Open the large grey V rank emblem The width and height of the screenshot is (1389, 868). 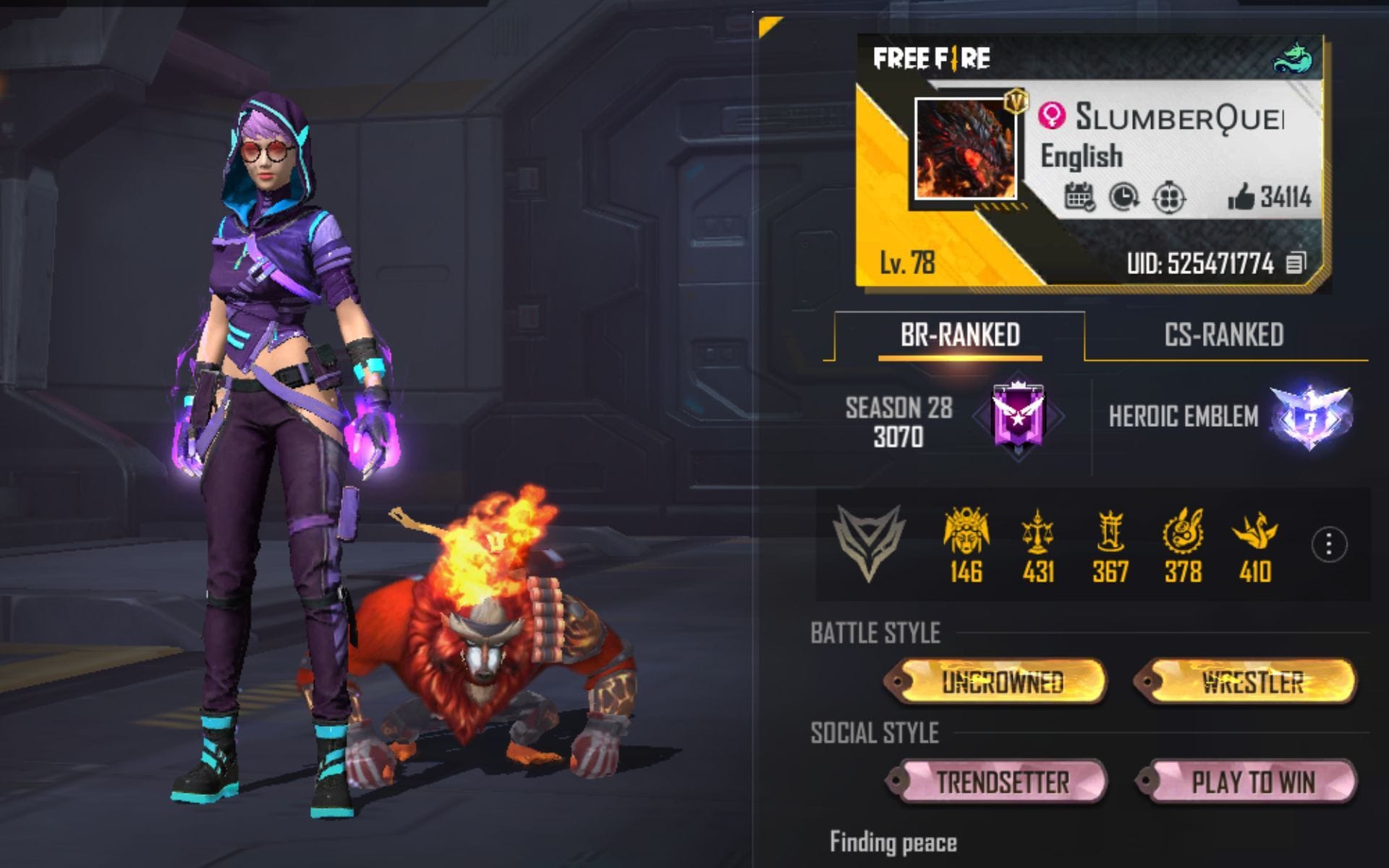click(869, 542)
